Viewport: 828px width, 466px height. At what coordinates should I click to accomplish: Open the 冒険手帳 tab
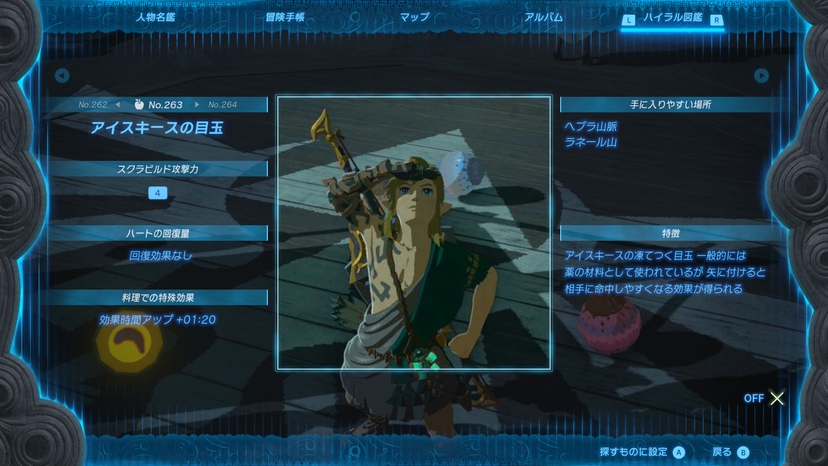[x=285, y=17]
